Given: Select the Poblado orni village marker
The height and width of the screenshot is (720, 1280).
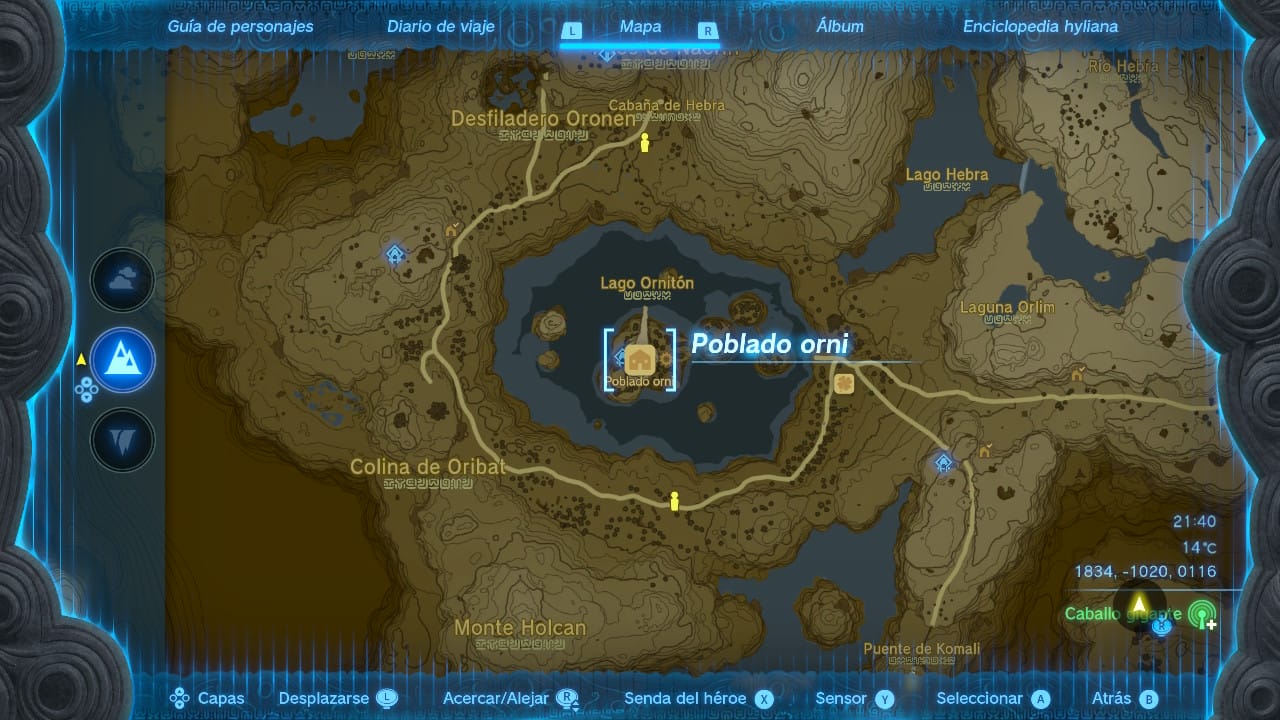Looking at the screenshot, I should point(640,359).
